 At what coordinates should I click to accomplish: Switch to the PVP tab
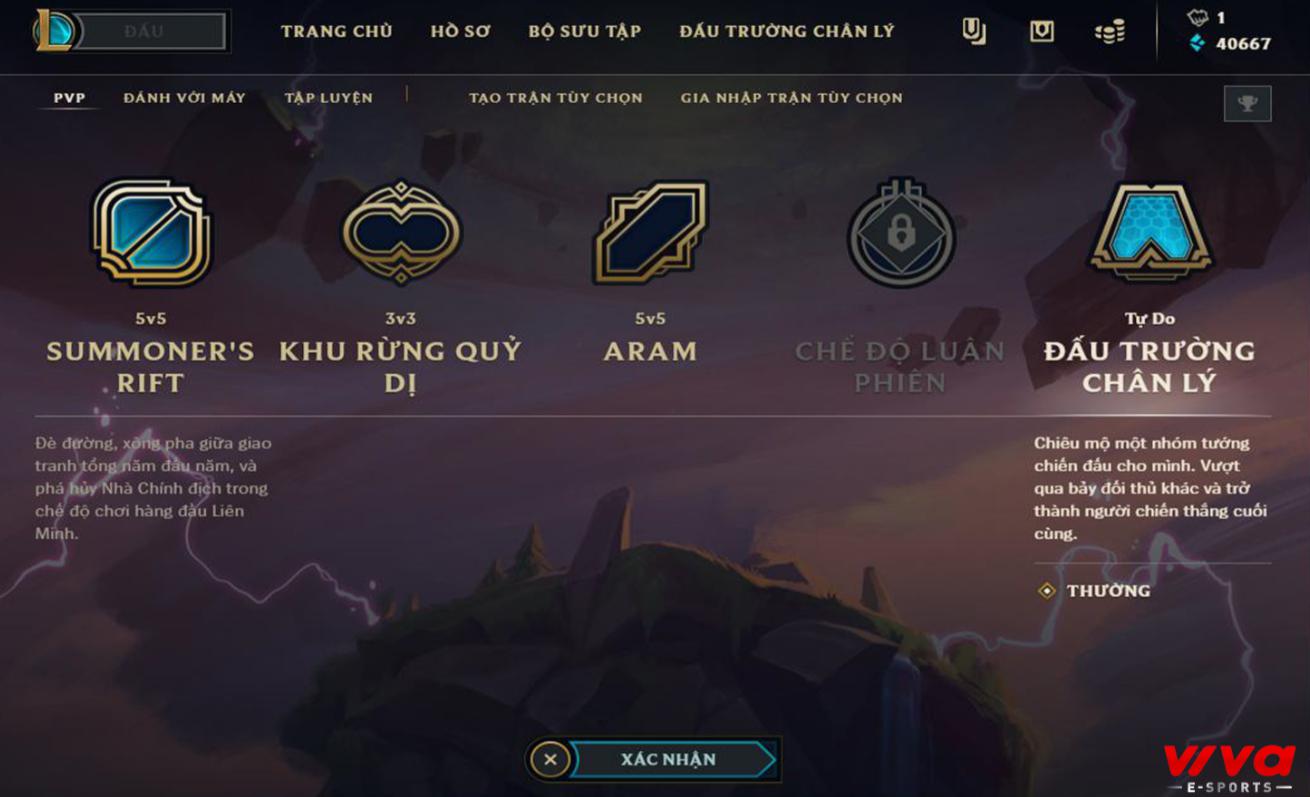tap(70, 98)
